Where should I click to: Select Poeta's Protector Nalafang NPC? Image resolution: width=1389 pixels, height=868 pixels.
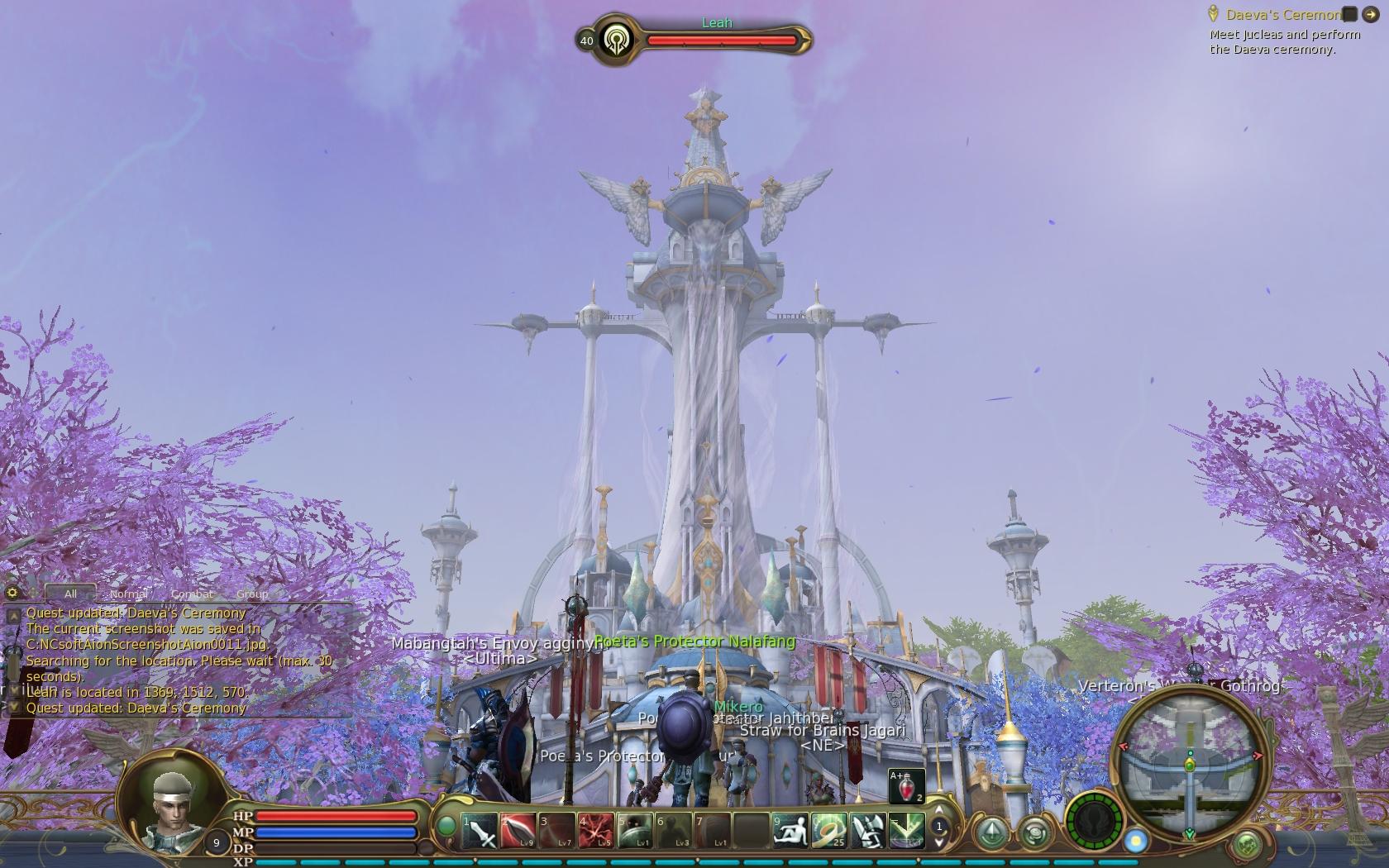click(693, 641)
